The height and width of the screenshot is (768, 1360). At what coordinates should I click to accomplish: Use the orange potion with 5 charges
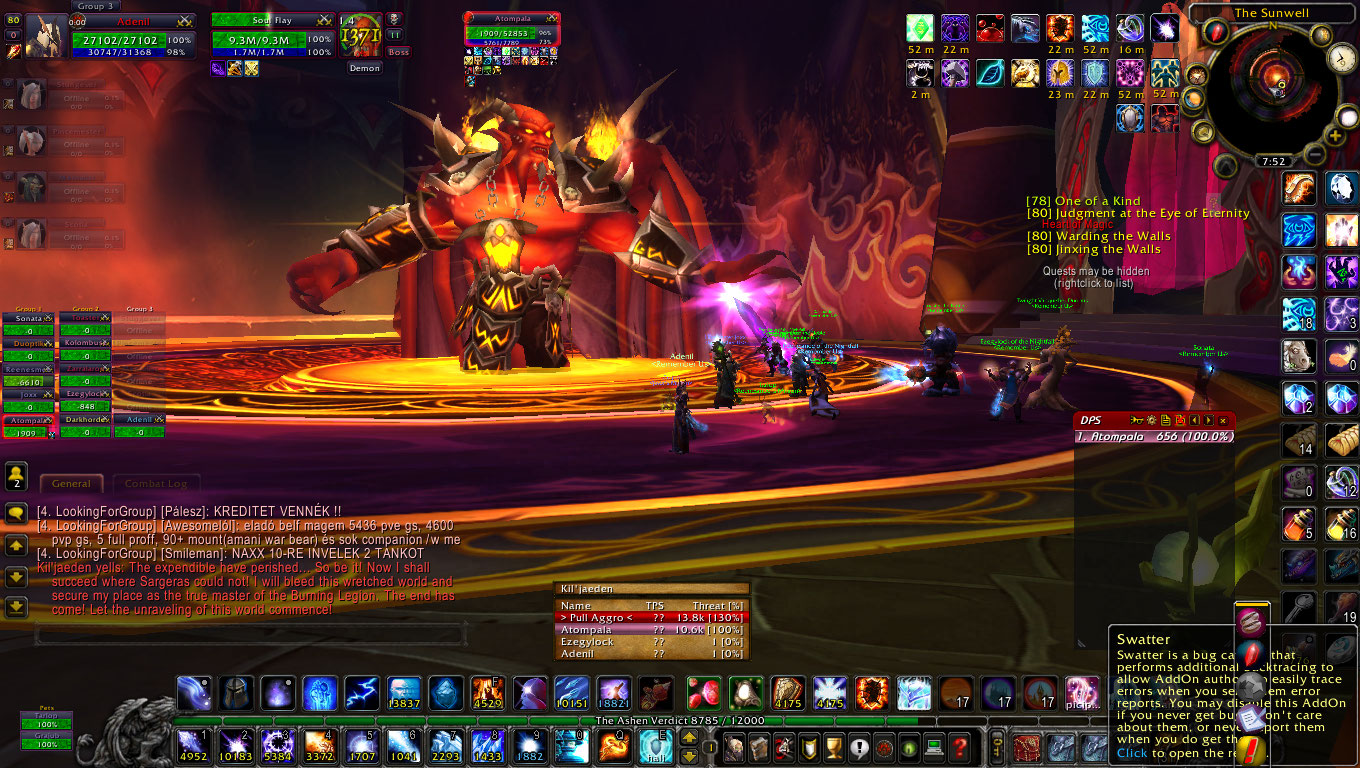(1299, 523)
